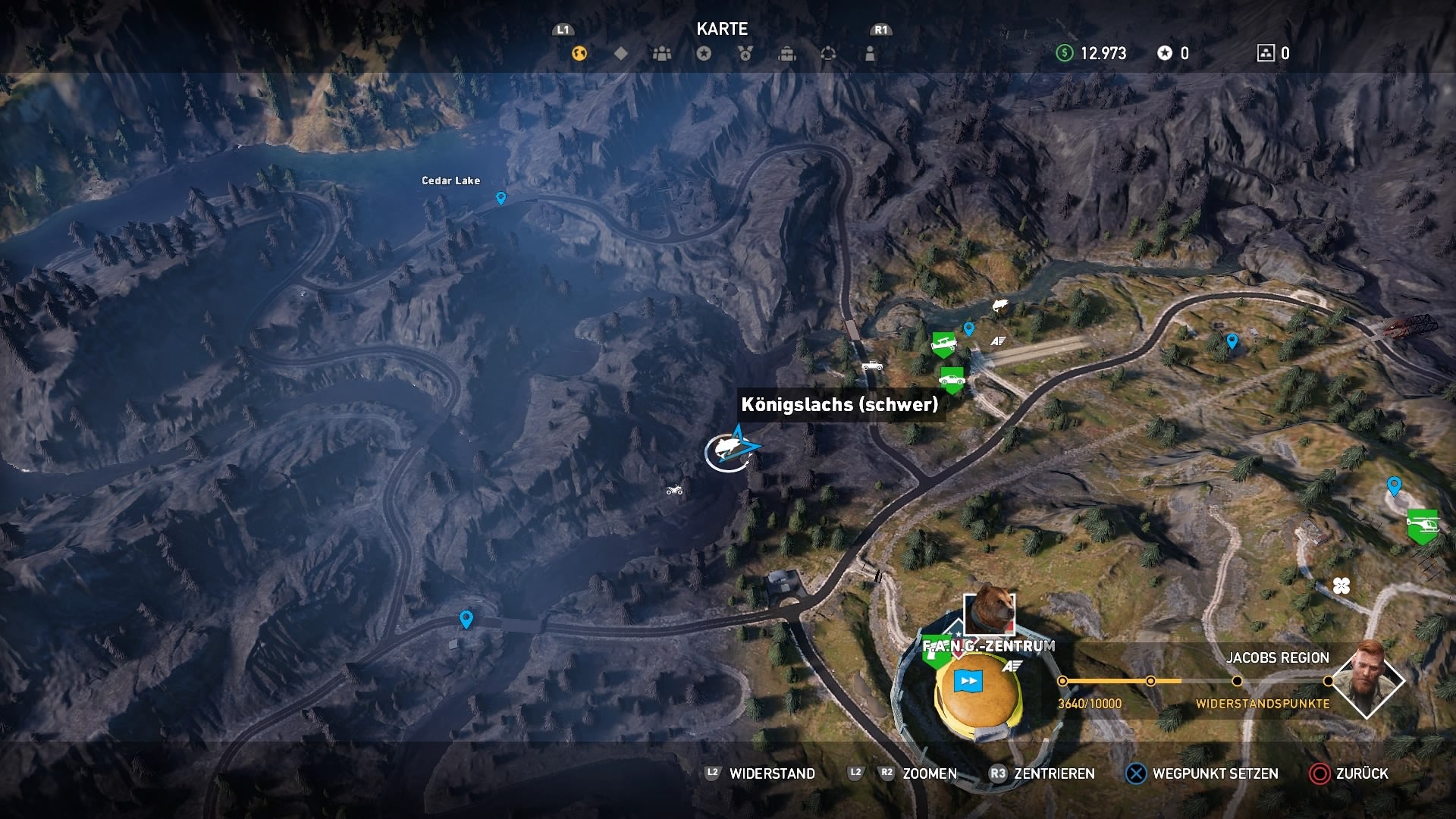Select the white pickup truck marker
1456x819 pixels.
point(872,366)
